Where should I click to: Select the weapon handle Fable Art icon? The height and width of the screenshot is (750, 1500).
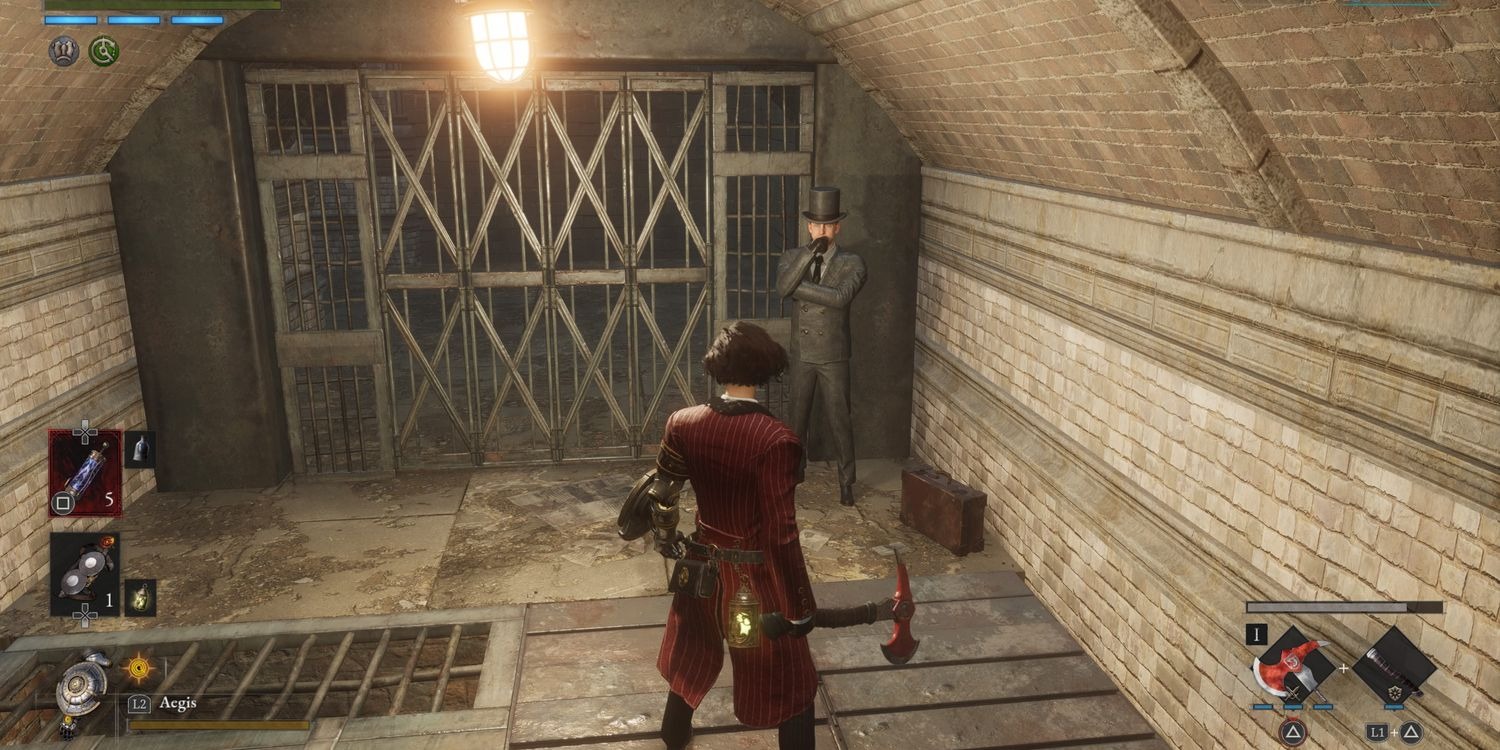[1395, 665]
